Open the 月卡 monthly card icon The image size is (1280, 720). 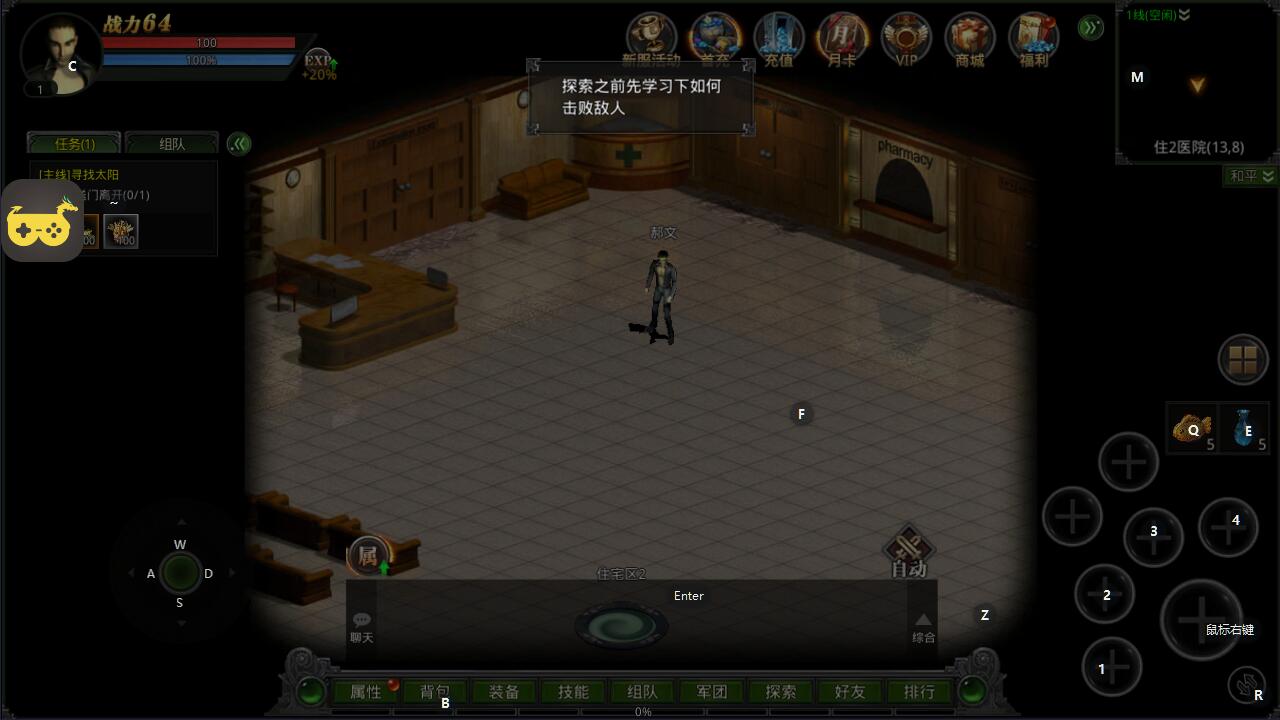pos(842,40)
